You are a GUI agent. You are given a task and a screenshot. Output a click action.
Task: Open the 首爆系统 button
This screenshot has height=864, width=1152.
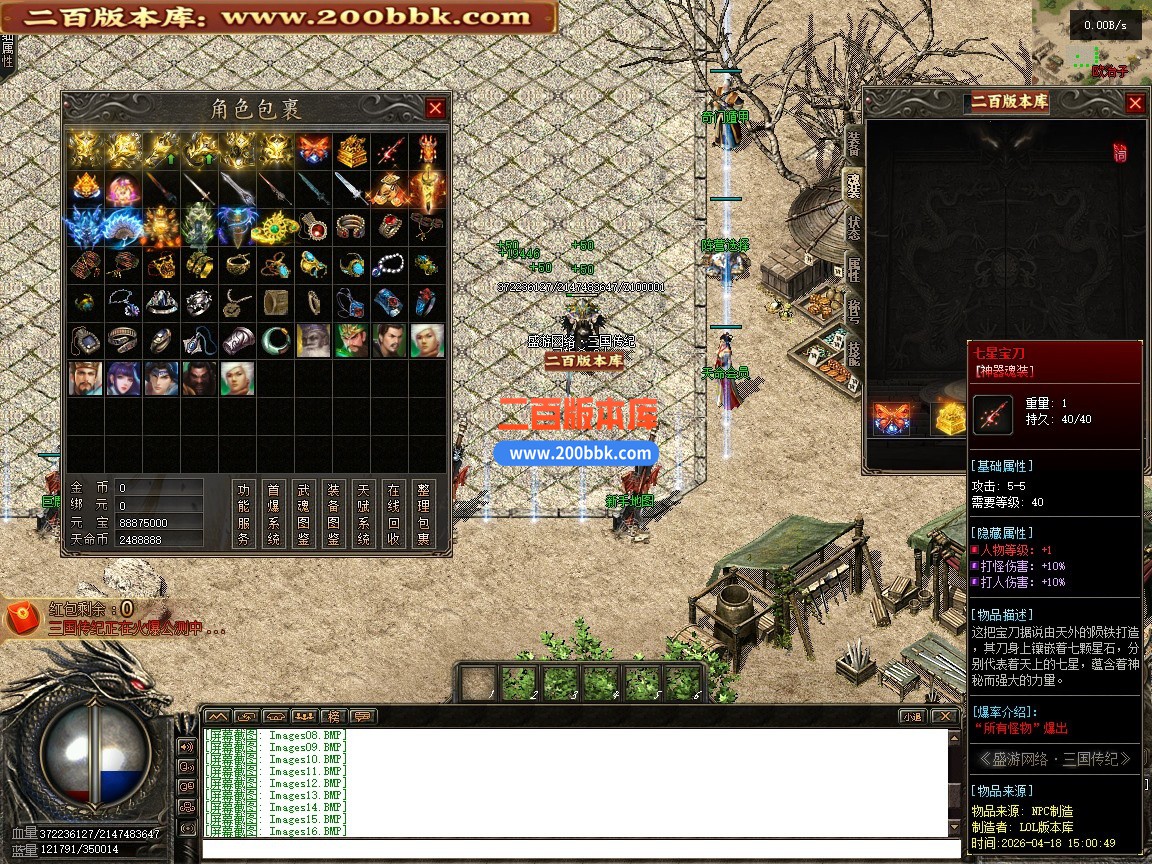(274, 513)
